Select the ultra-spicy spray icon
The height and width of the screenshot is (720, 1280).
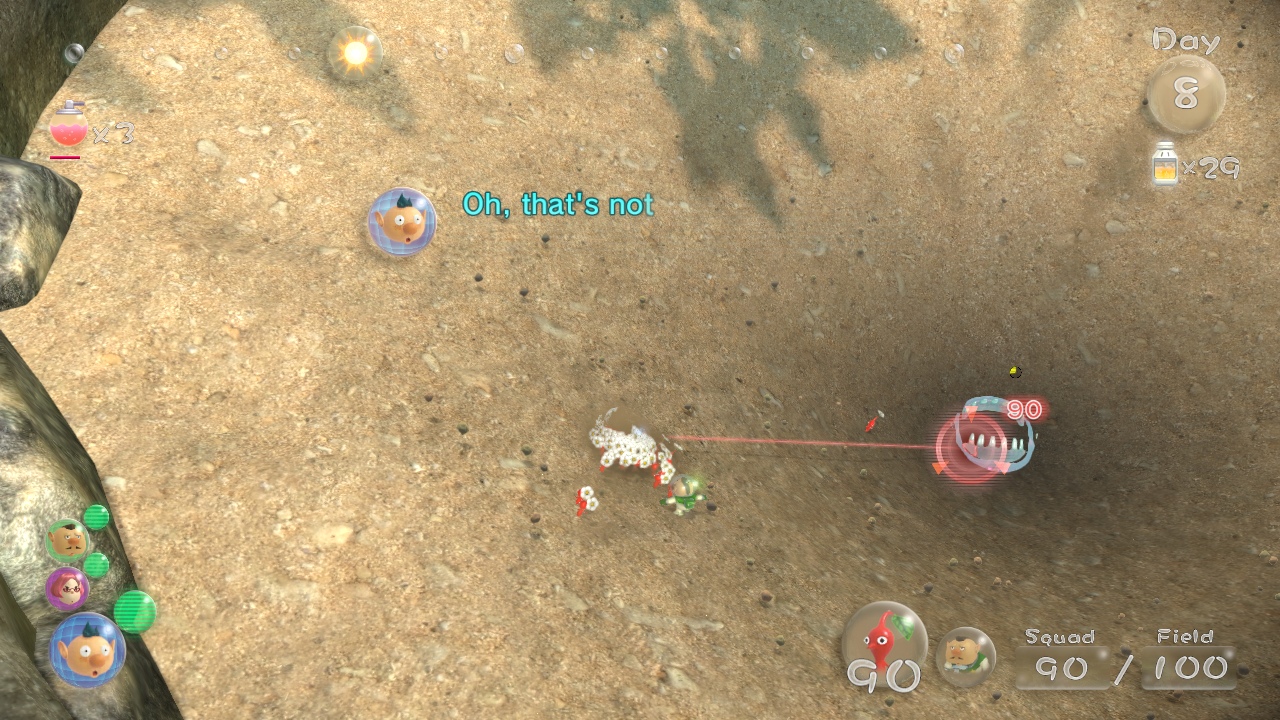[x=67, y=127]
